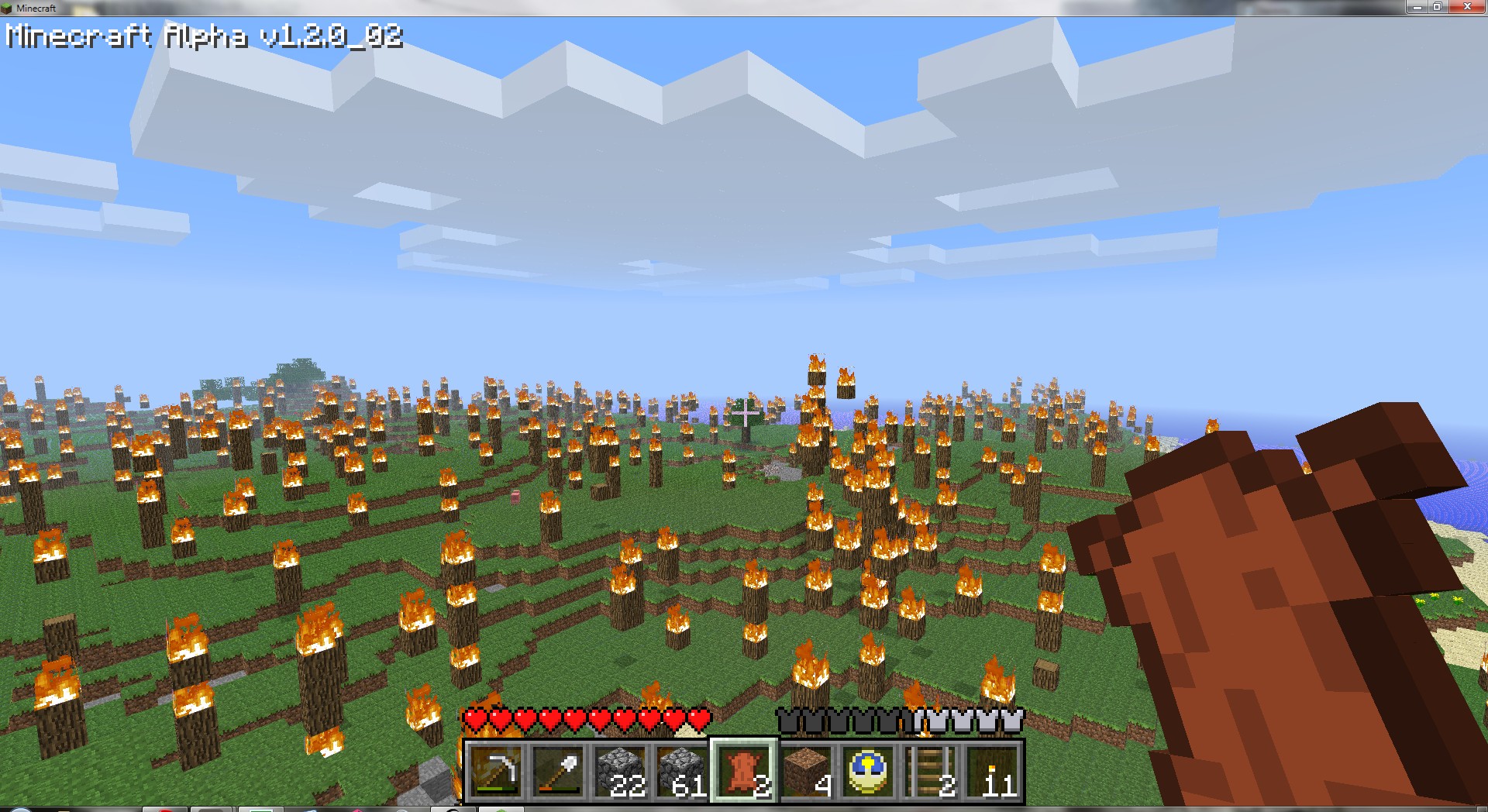The height and width of the screenshot is (812, 1488).
Task: Pick the clock item in the hotbar
Action: (868, 771)
